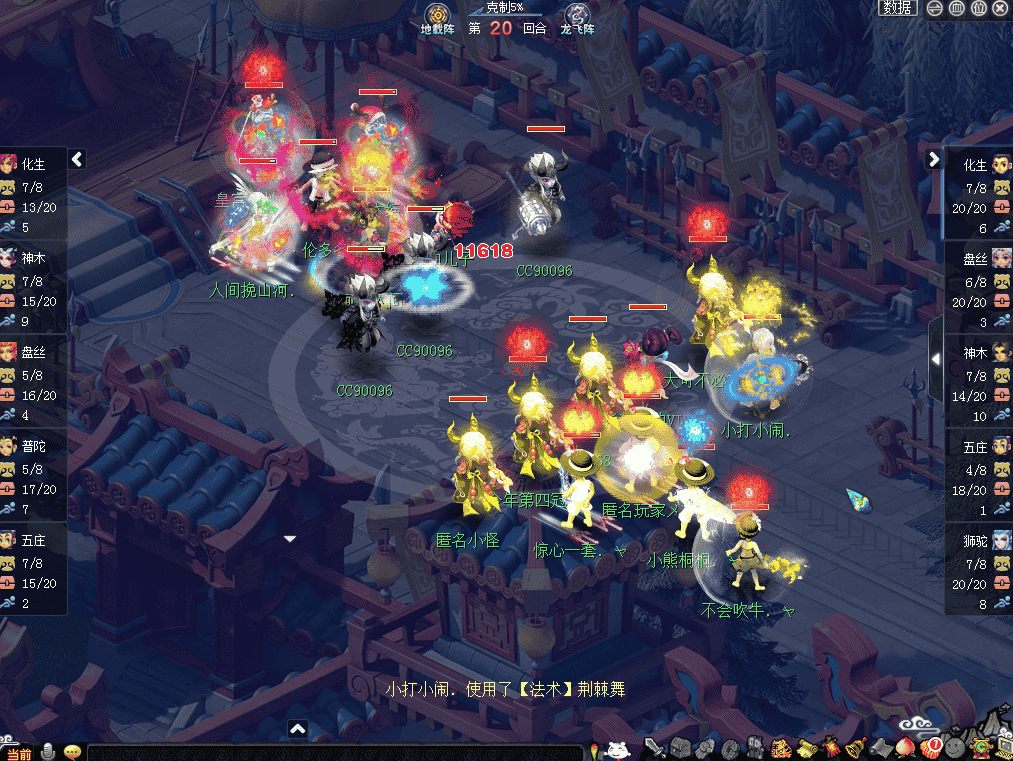The height and width of the screenshot is (761, 1013).
Task: Activate the microphone voice chat button
Action: coord(47,752)
